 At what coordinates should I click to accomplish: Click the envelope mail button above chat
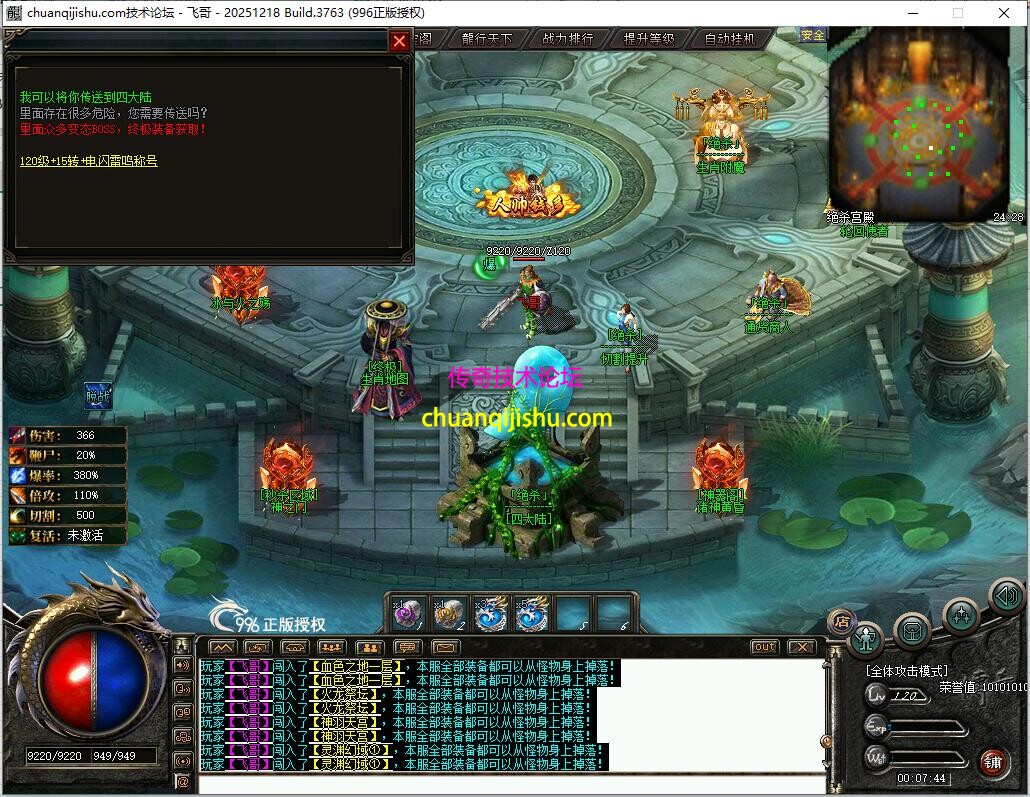(x=445, y=647)
